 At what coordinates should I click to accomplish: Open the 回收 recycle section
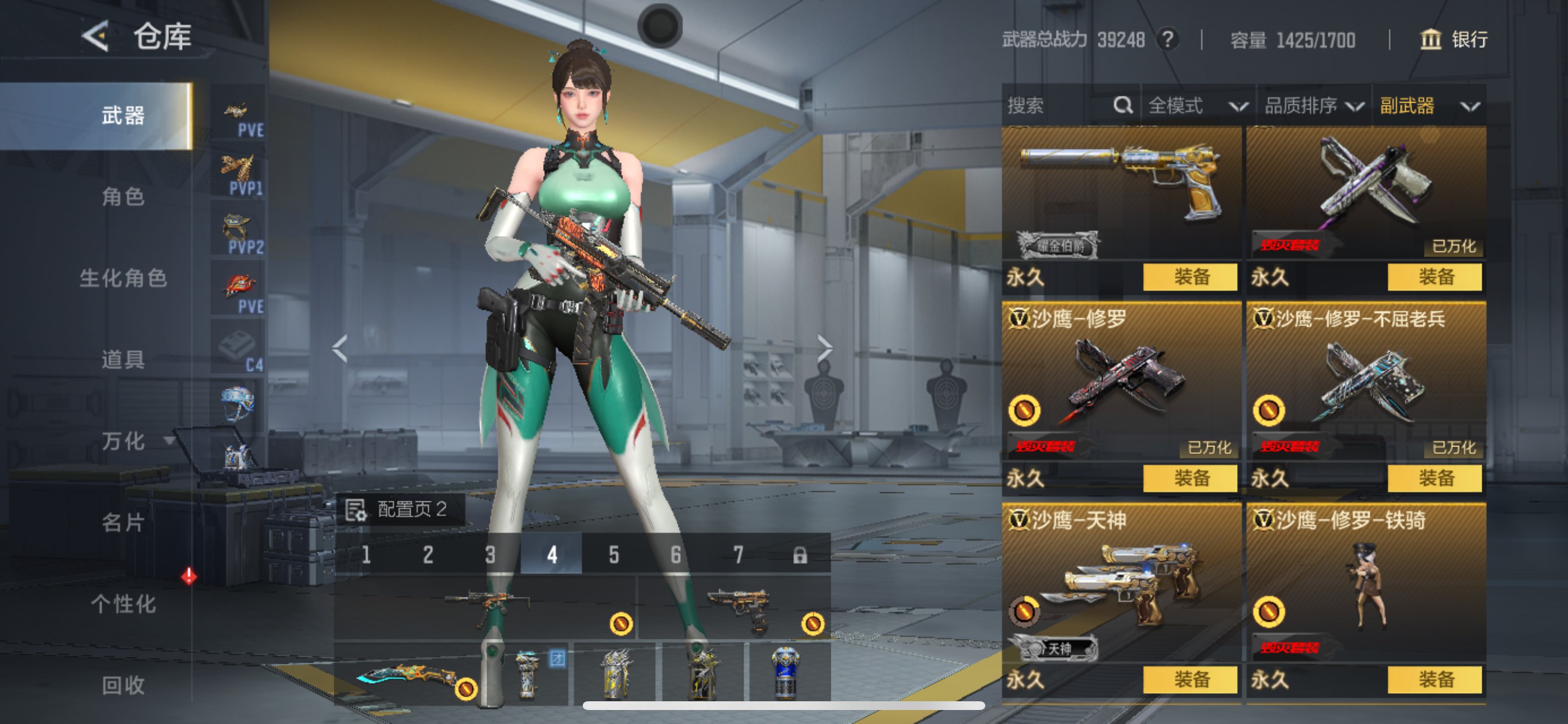(x=123, y=685)
